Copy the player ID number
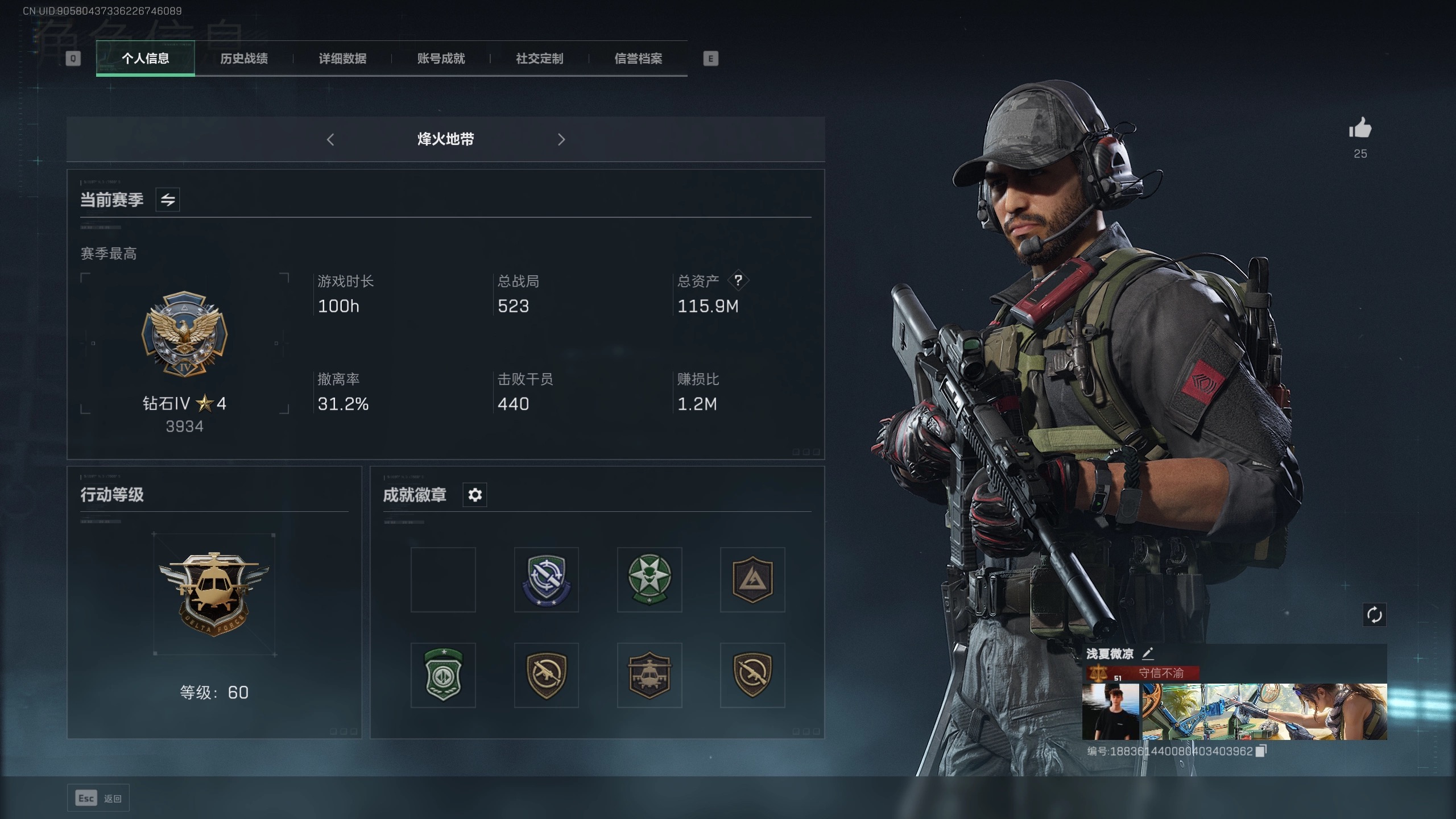 [1261, 751]
